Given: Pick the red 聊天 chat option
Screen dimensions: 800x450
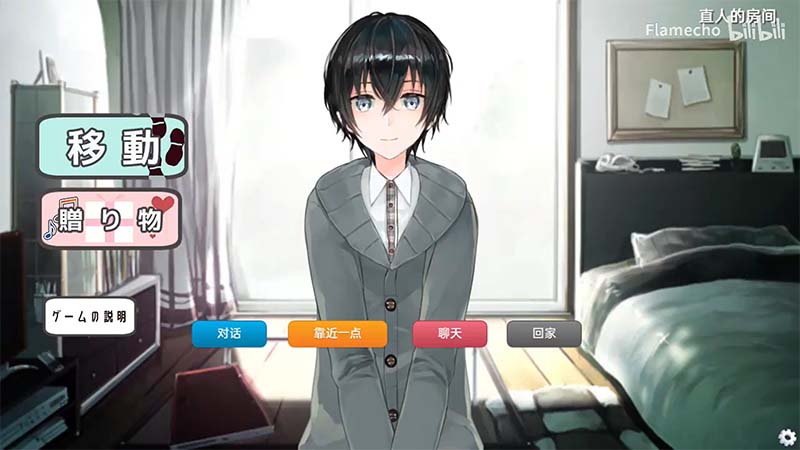Looking at the screenshot, I should point(449,333).
